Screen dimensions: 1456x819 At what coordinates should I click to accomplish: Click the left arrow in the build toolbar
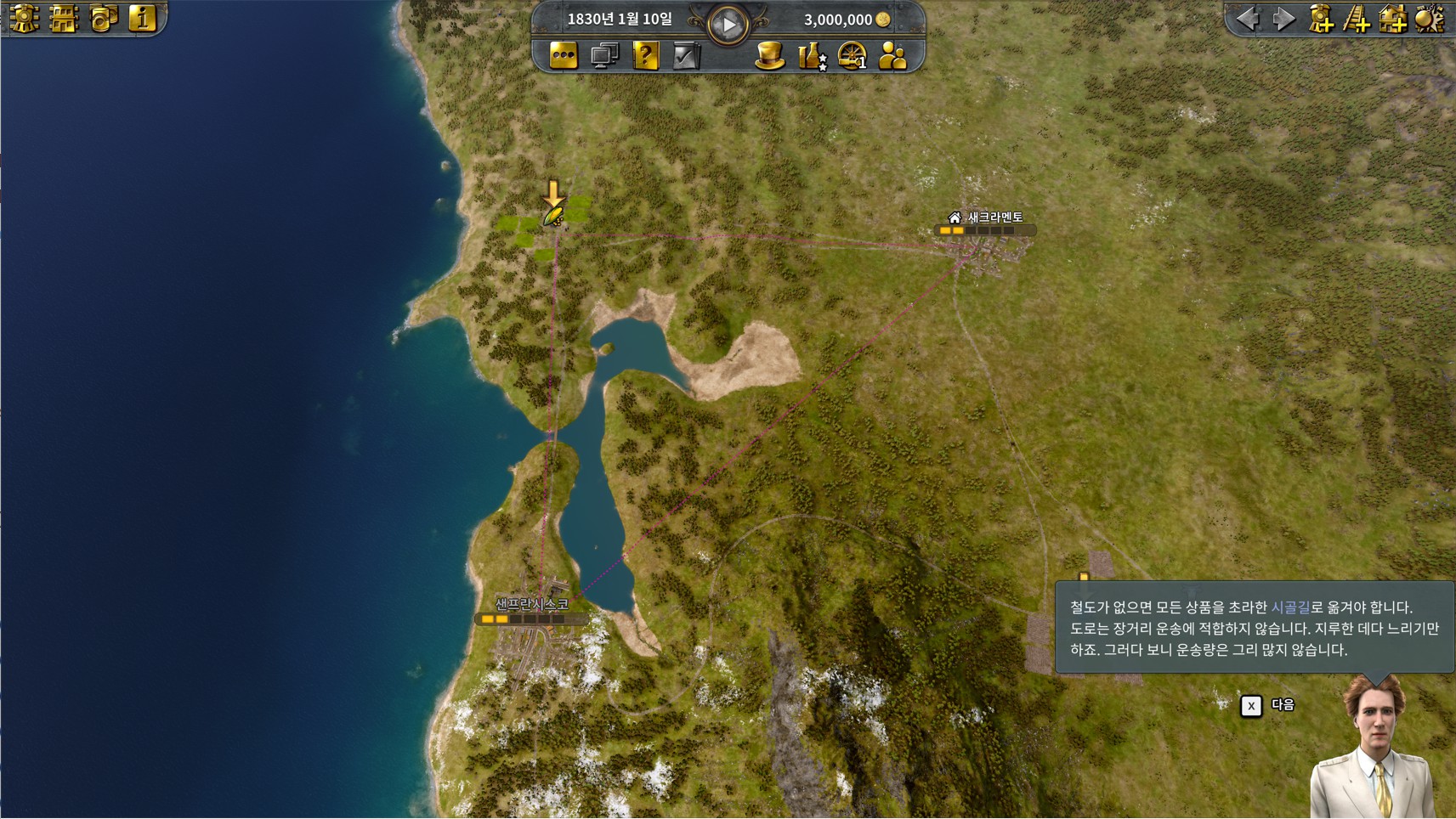coord(1248,18)
